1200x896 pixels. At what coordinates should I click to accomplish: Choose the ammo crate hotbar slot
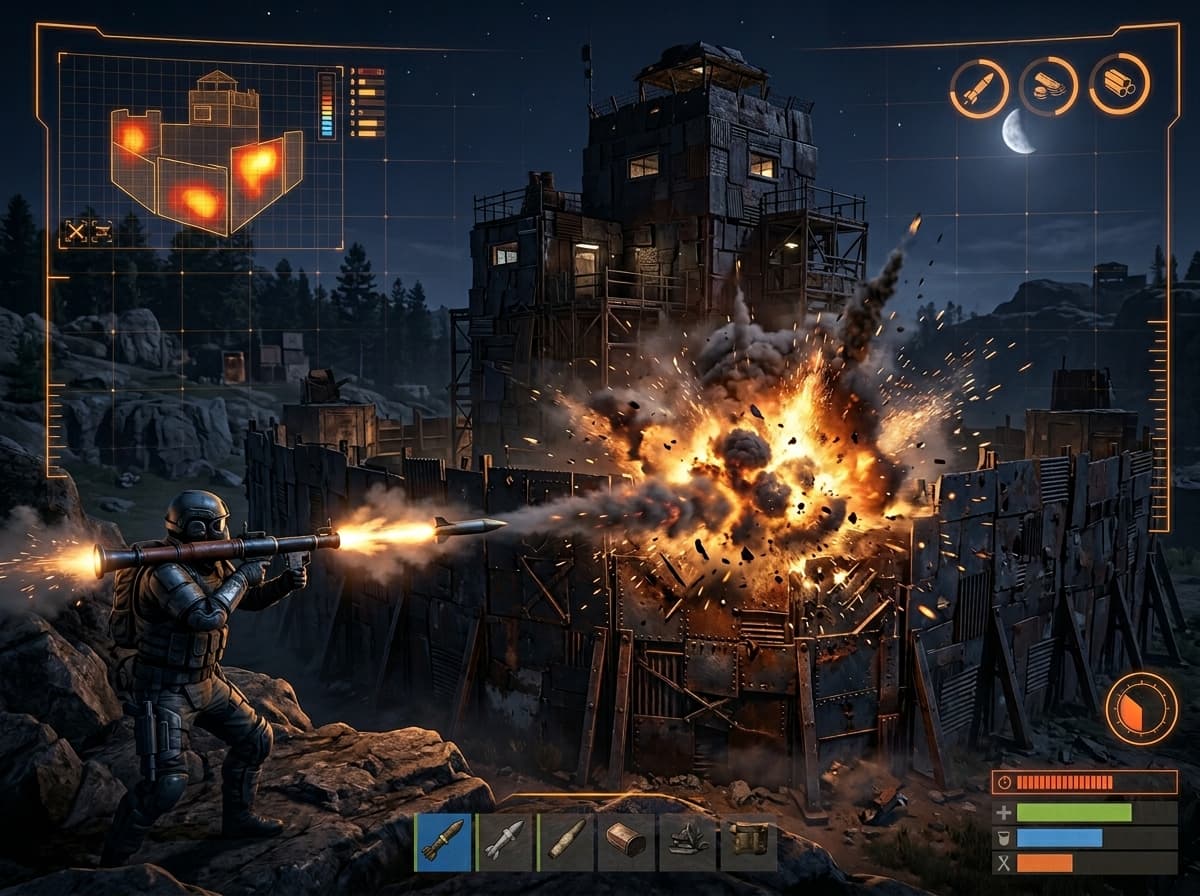747,841
